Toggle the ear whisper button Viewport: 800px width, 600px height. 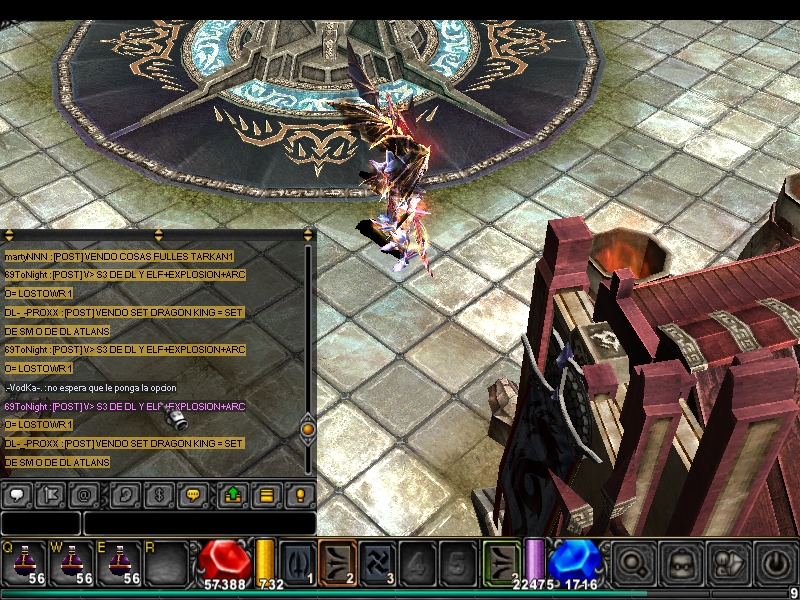(125, 494)
